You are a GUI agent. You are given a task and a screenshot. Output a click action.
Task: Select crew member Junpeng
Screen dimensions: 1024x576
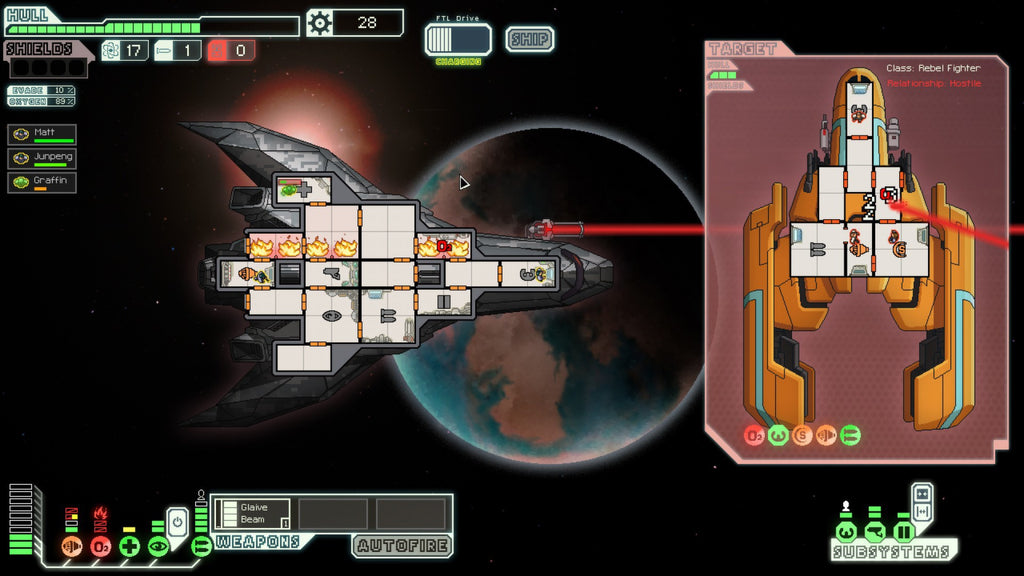tap(42, 158)
